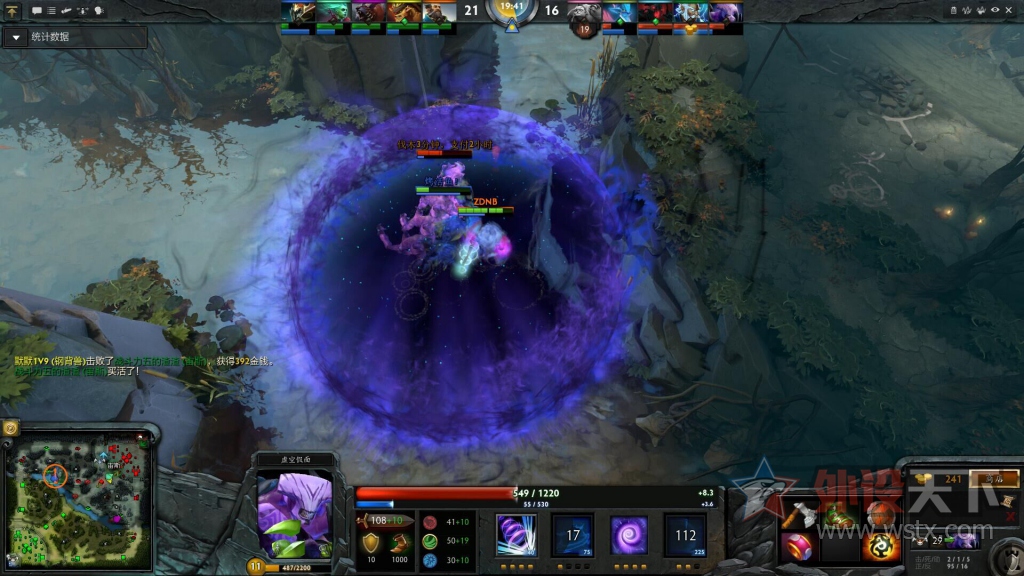The height and width of the screenshot is (576, 1024).
Task: Open the chat bubble icon in top bar
Action: 37,10
